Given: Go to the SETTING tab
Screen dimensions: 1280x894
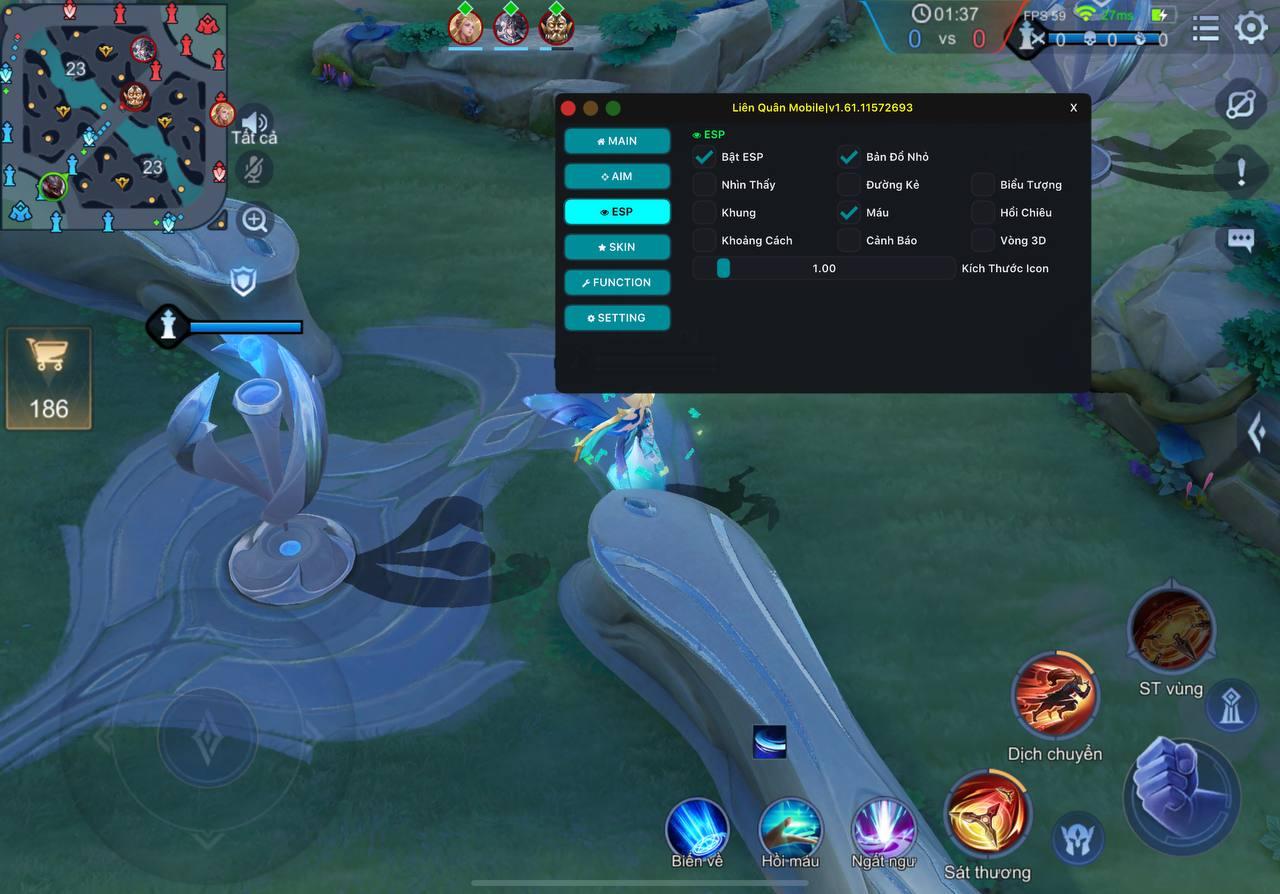Looking at the screenshot, I should [x=617, y=318].
